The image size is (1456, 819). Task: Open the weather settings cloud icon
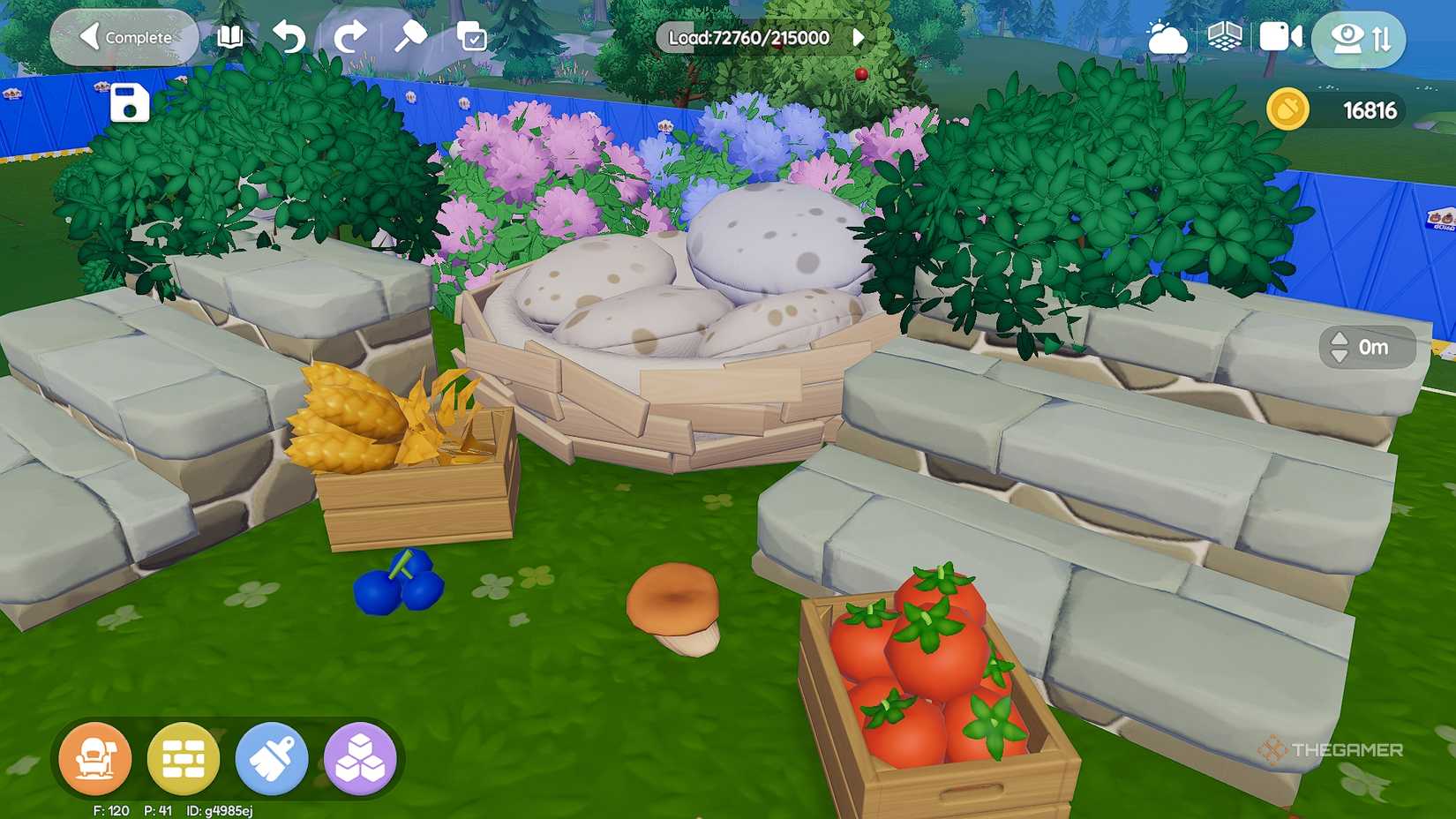click(x=1167, y=38)
